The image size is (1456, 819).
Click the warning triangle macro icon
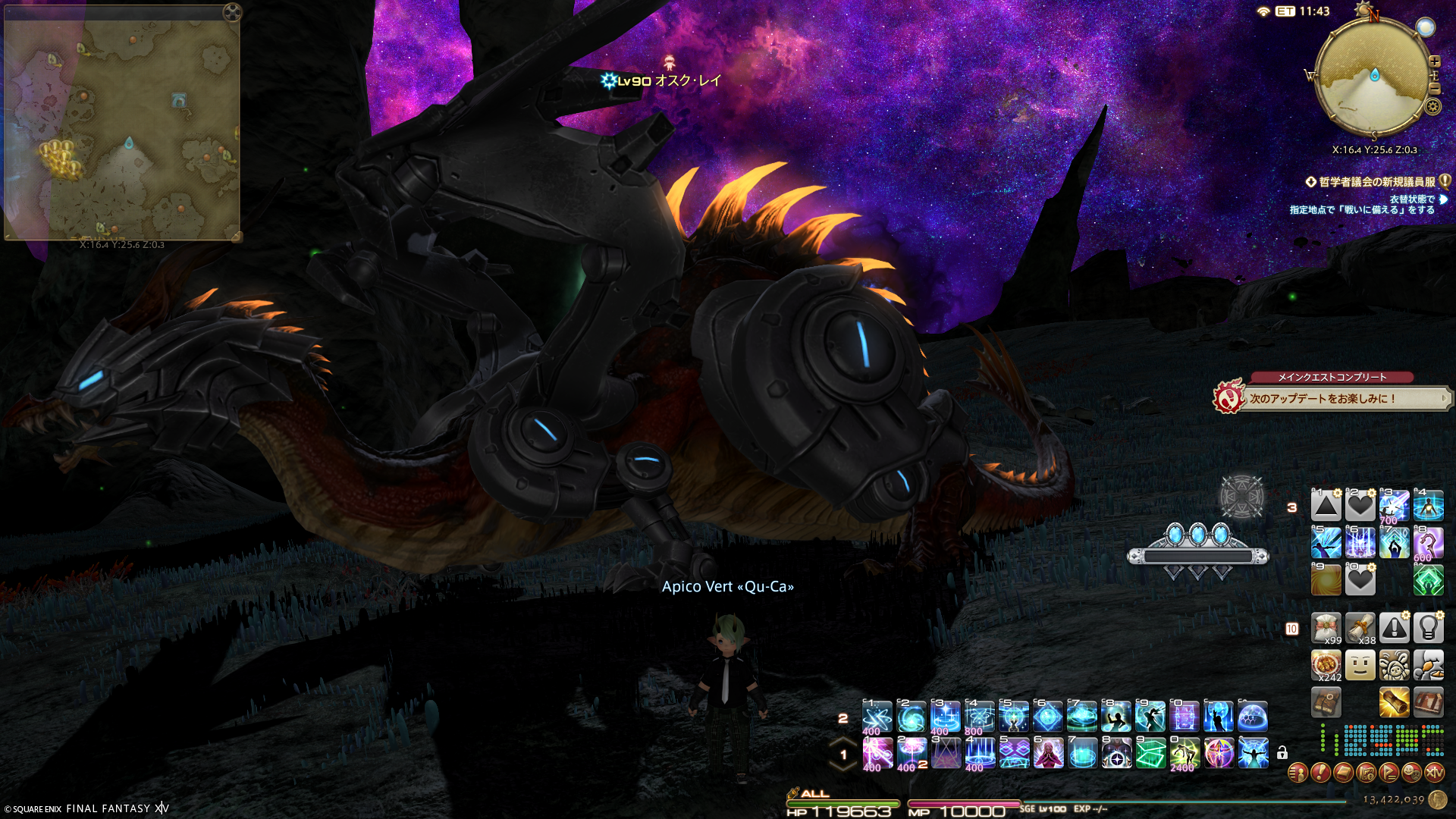(1394, 629)
